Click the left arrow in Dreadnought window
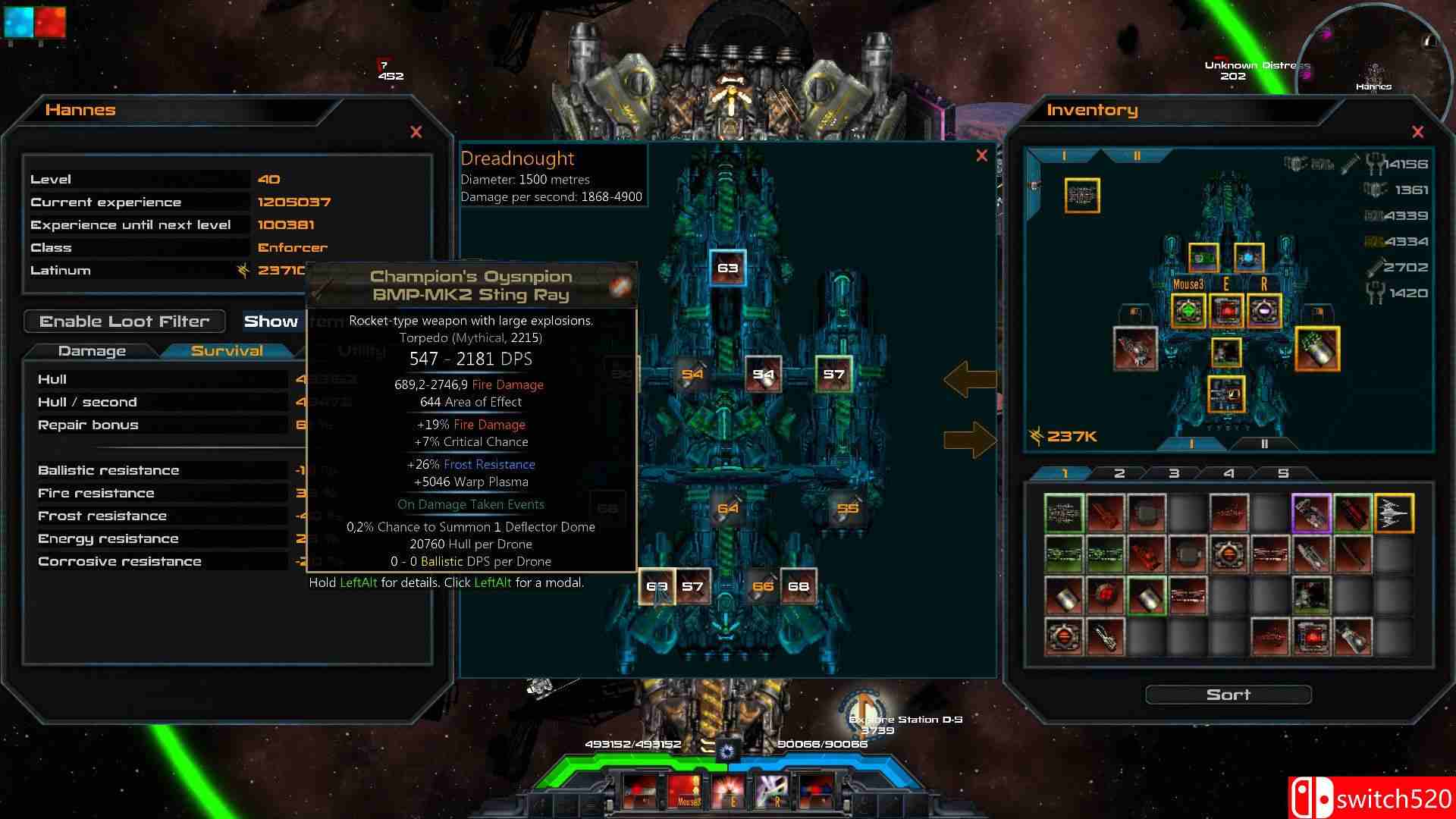 pos(970,379)
